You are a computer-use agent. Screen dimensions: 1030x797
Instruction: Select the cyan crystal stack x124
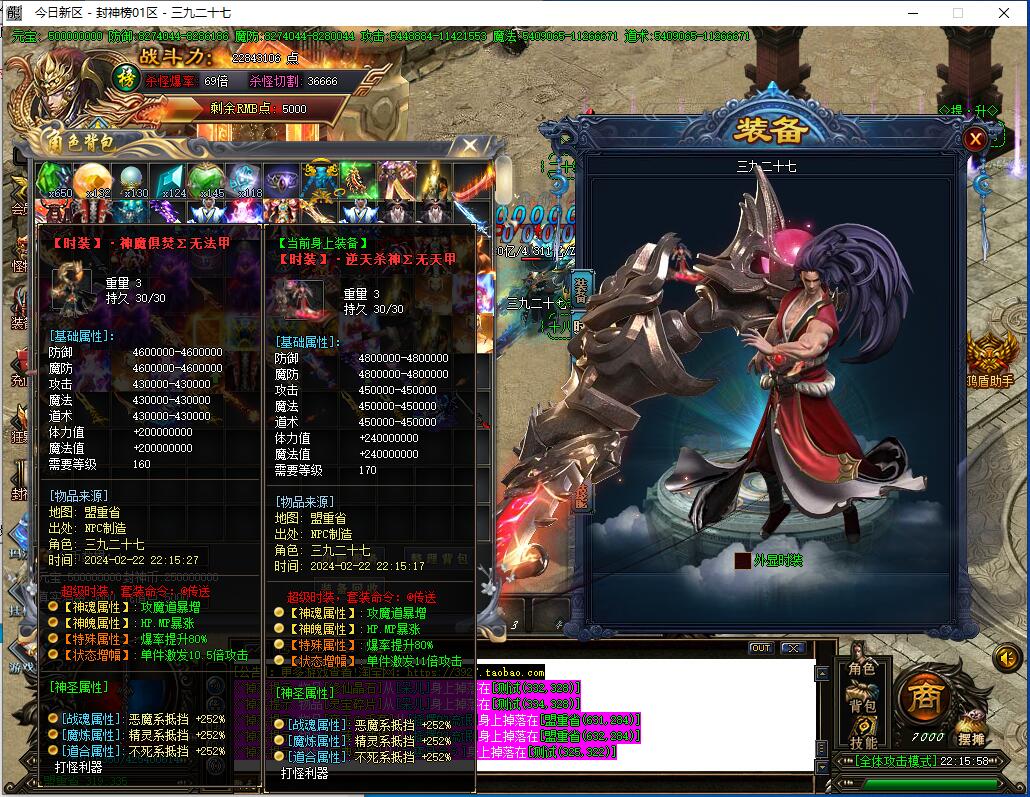(170, 181)
